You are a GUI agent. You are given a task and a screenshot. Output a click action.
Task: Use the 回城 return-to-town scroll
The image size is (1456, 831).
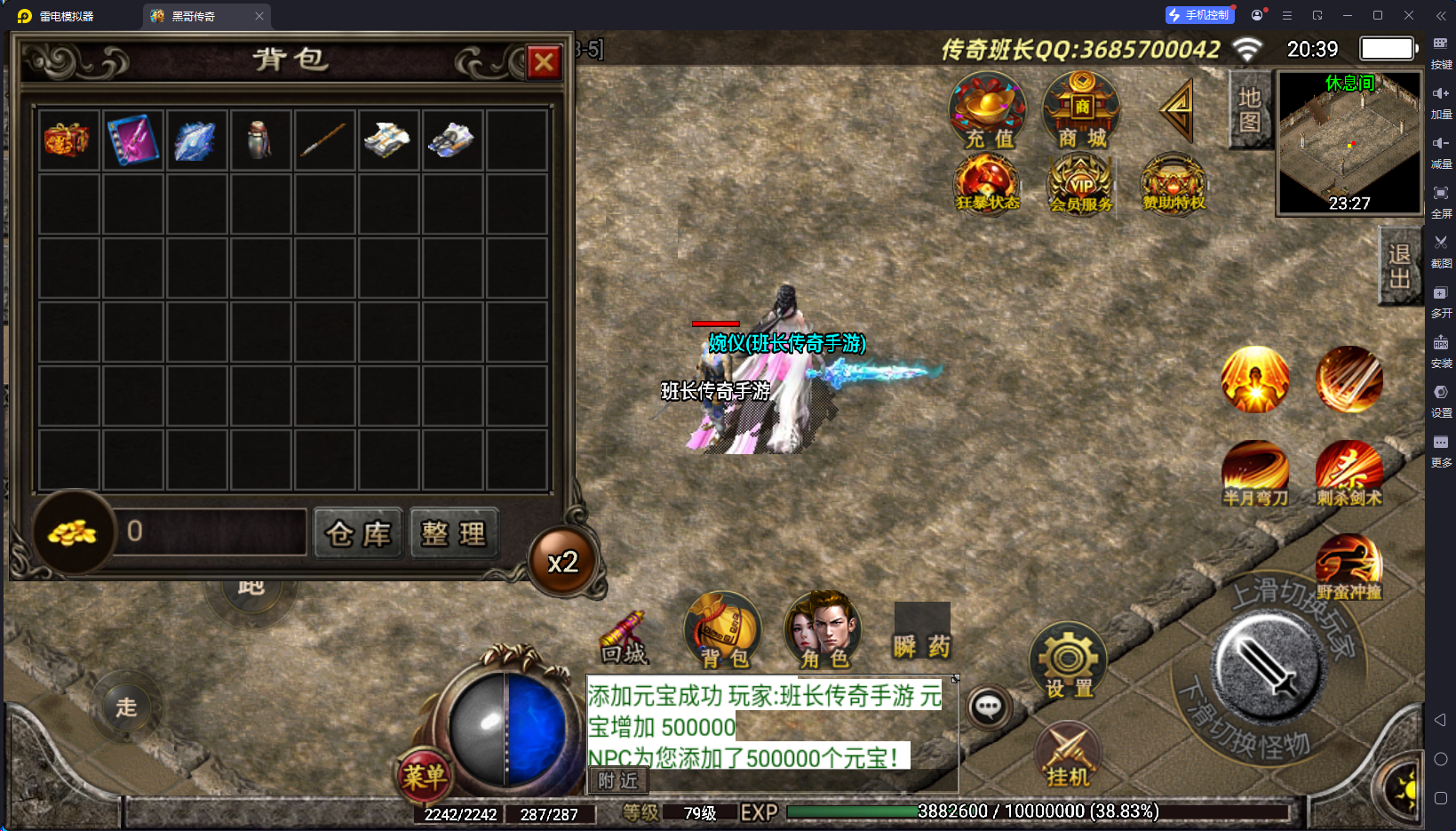click(x=624, y=638)
